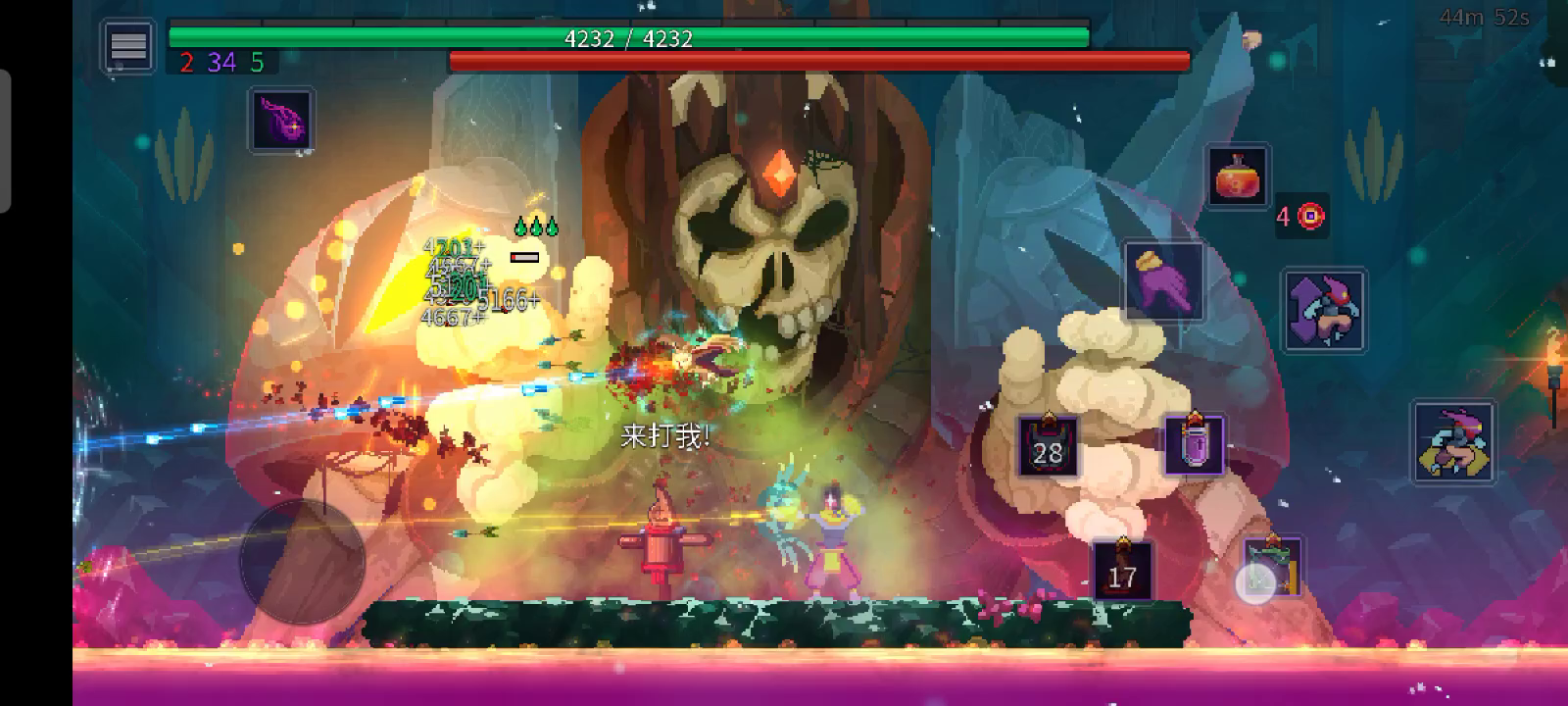Activate the purple homunculus head skill

[x=282, y=121]
